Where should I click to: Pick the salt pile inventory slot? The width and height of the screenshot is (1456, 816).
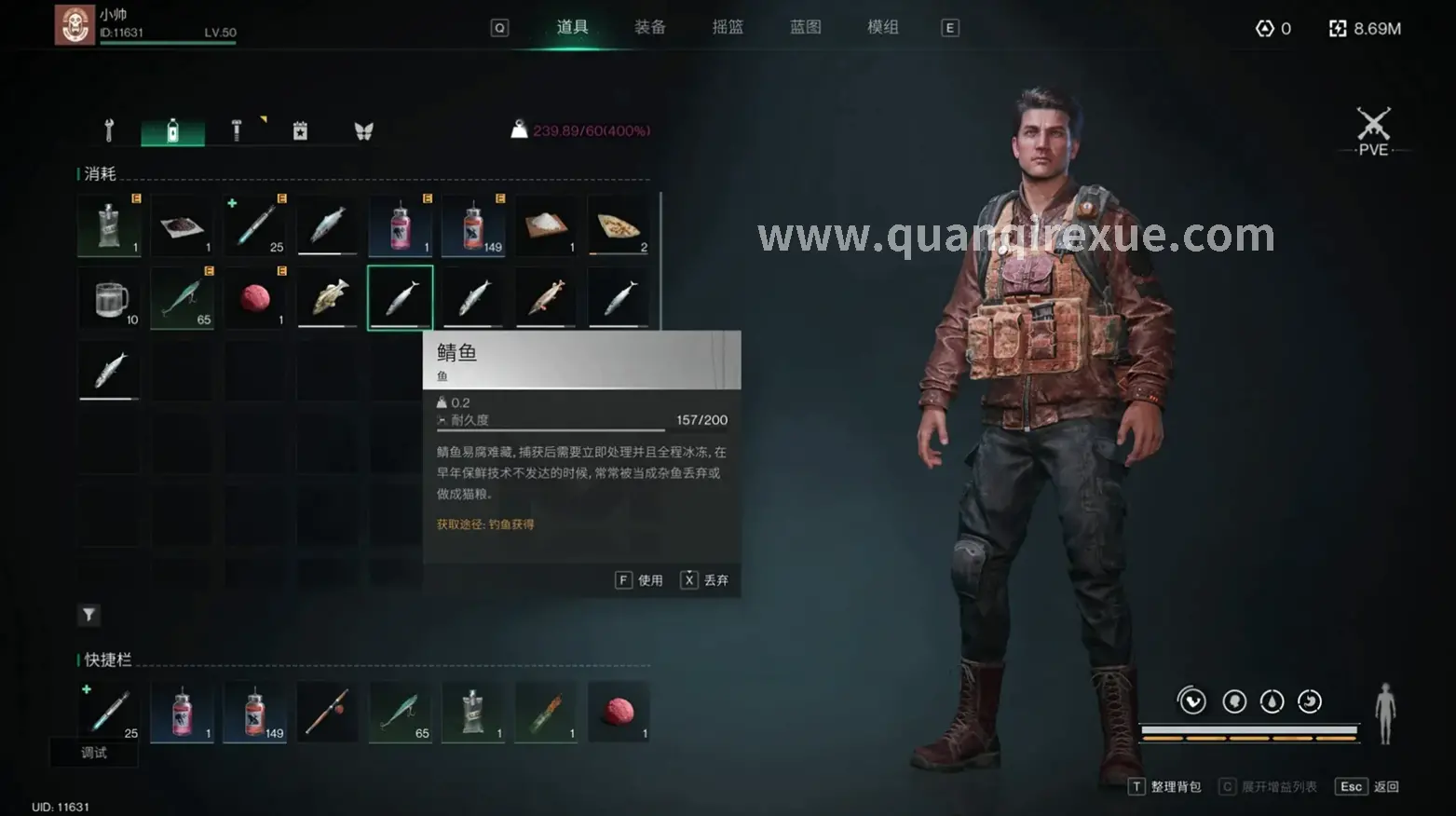tap(546, 225)
